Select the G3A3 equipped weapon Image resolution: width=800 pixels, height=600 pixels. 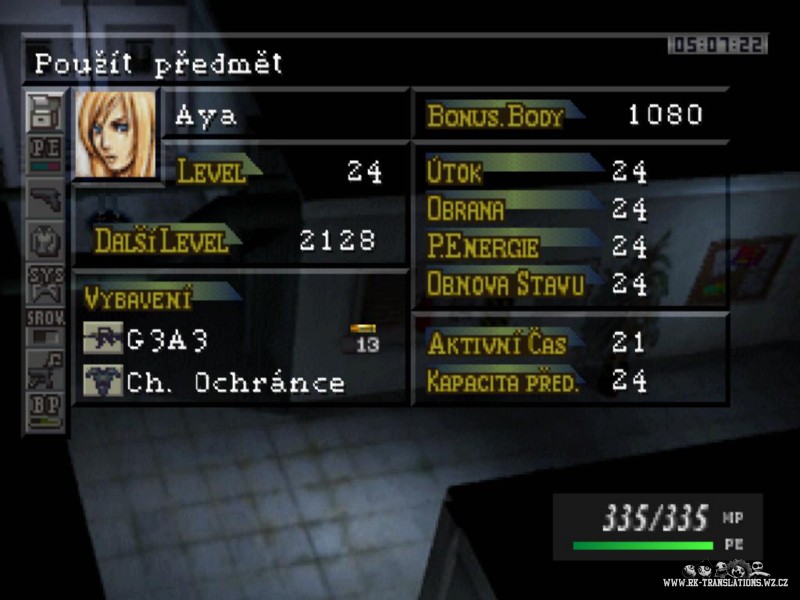(x=167, y=340)
